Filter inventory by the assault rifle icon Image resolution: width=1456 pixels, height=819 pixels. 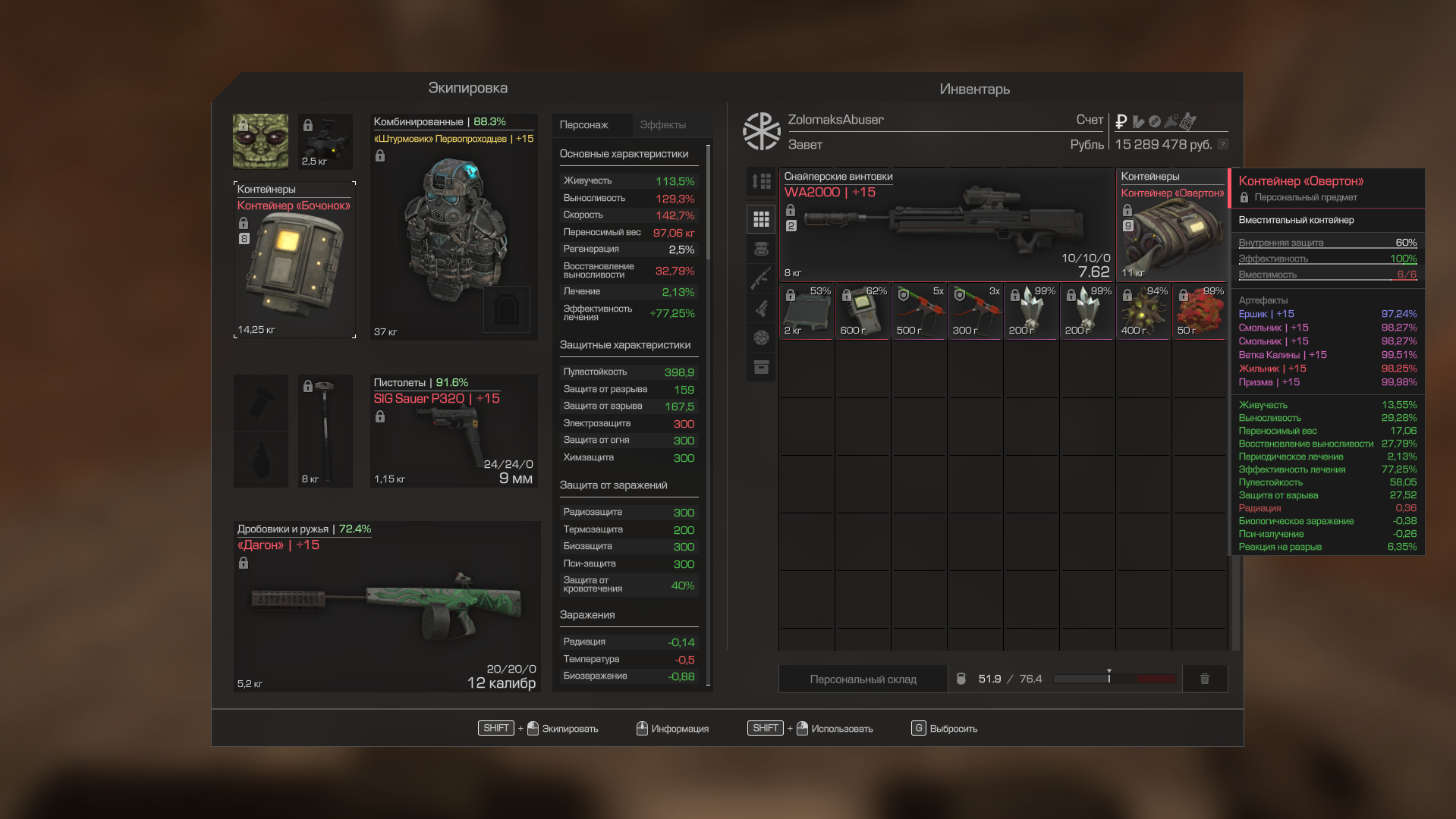click(761, 278)
